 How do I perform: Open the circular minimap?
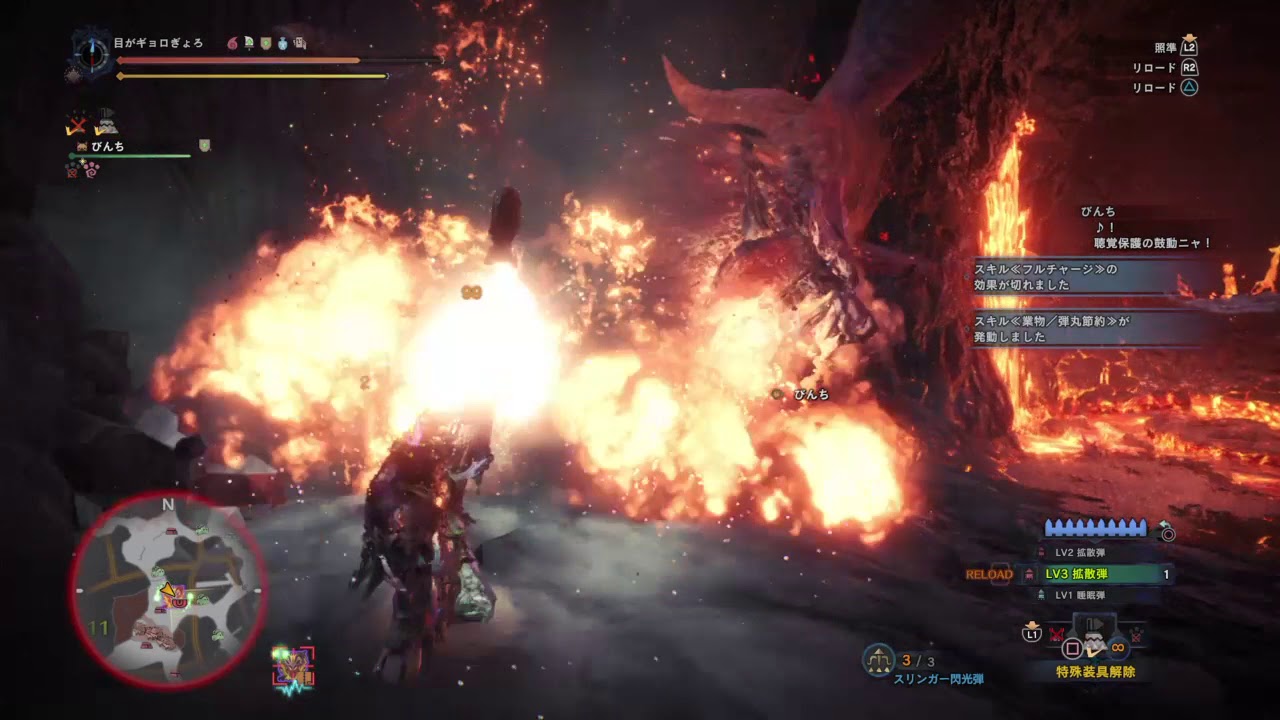click(x=168, y=590)
